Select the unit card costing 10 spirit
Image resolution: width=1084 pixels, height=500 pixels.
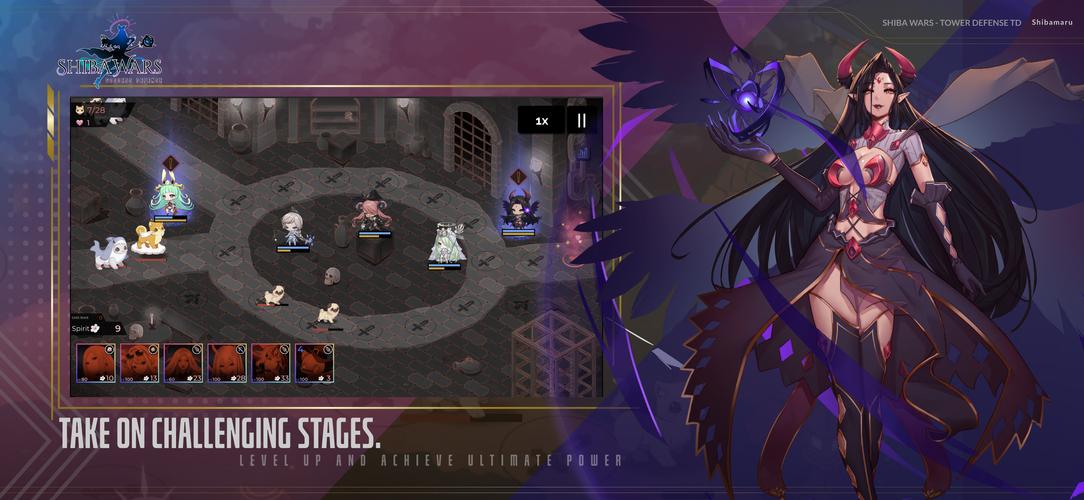[96, 363]
